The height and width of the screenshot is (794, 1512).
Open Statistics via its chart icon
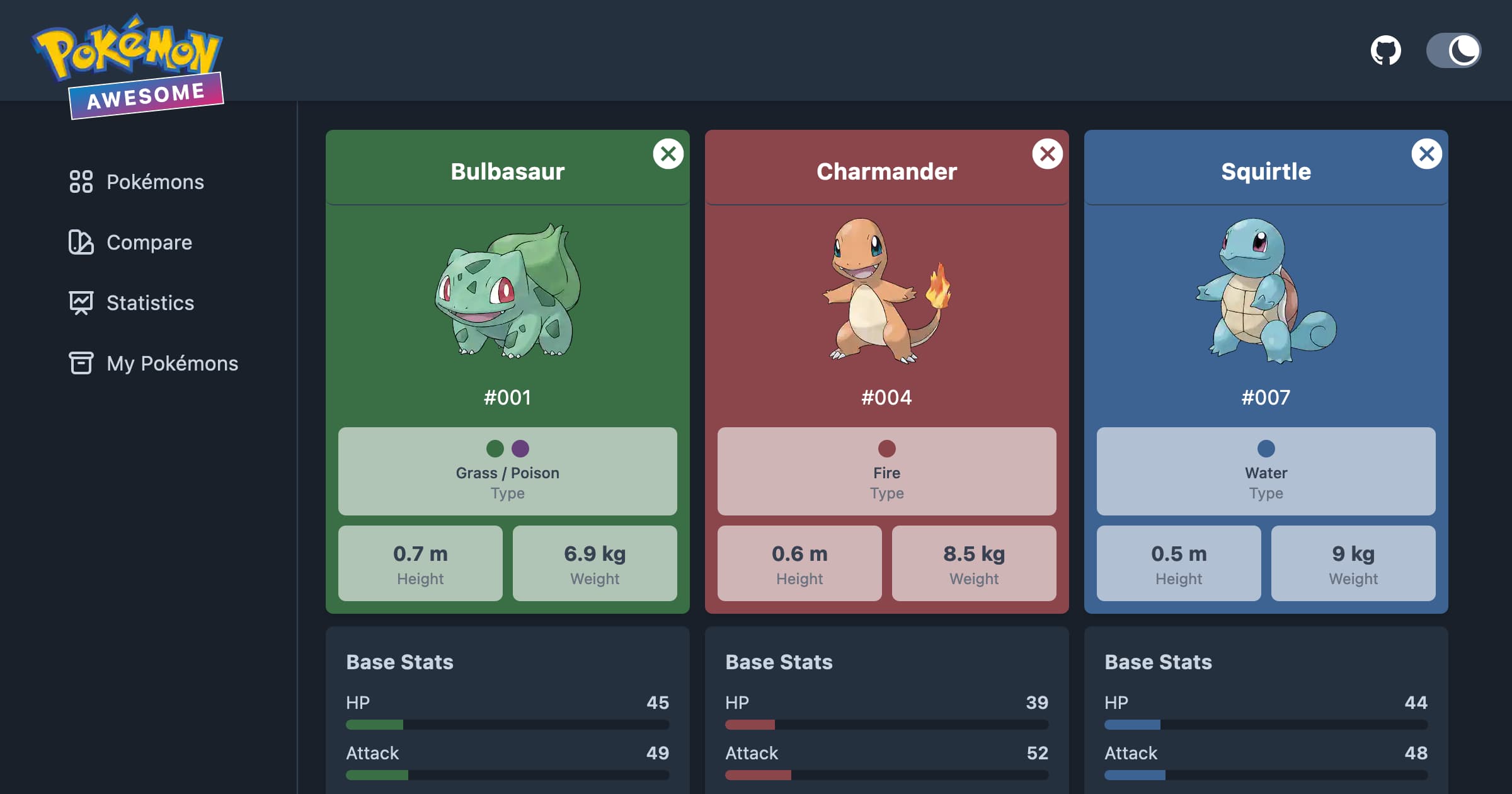point(81,303)
